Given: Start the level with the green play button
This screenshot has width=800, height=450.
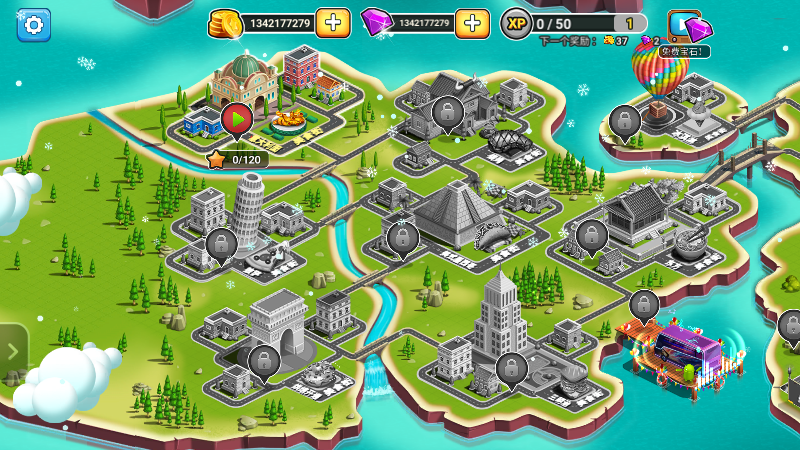Looking at the screenshot, I should pyautogui.click(x=237, y=120).
